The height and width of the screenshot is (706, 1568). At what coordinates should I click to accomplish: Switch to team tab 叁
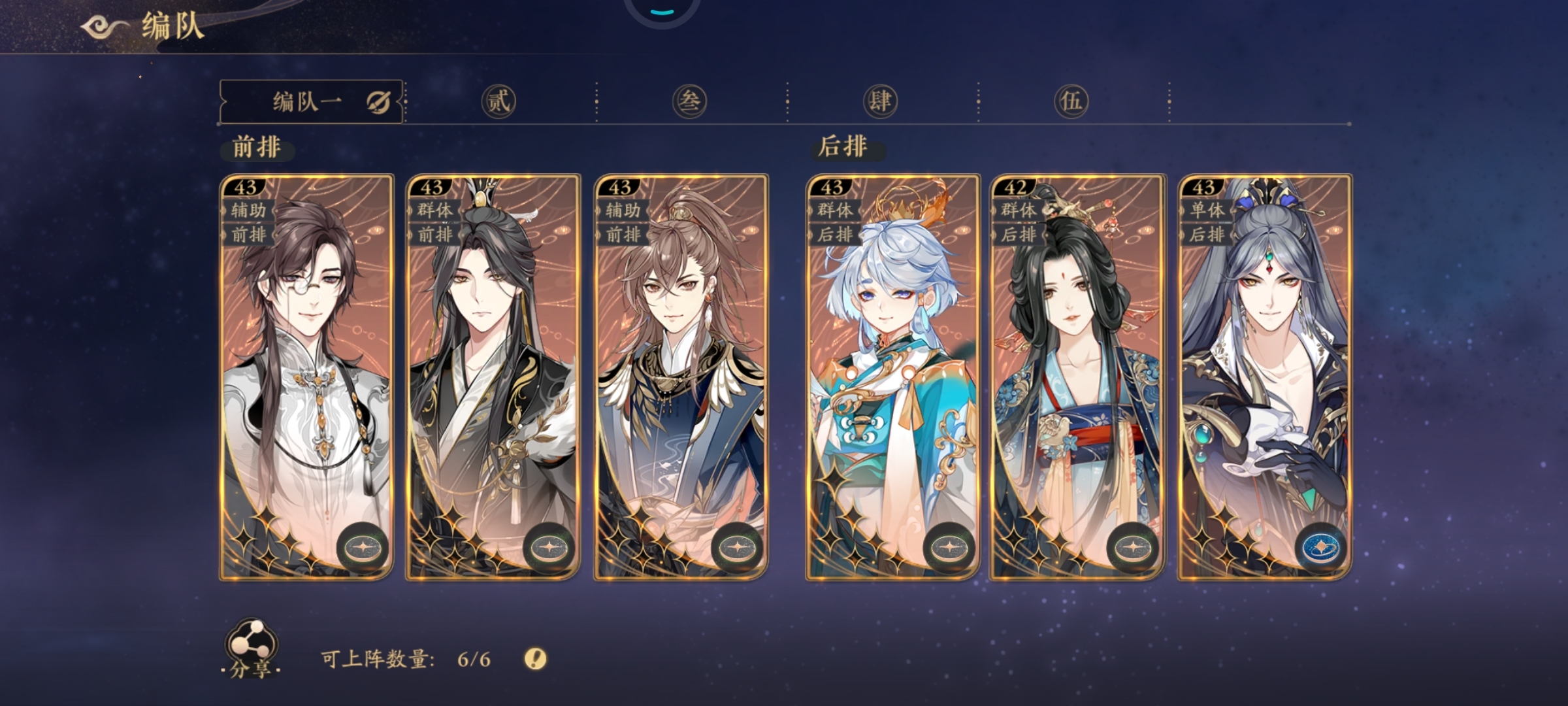(689, 102)
